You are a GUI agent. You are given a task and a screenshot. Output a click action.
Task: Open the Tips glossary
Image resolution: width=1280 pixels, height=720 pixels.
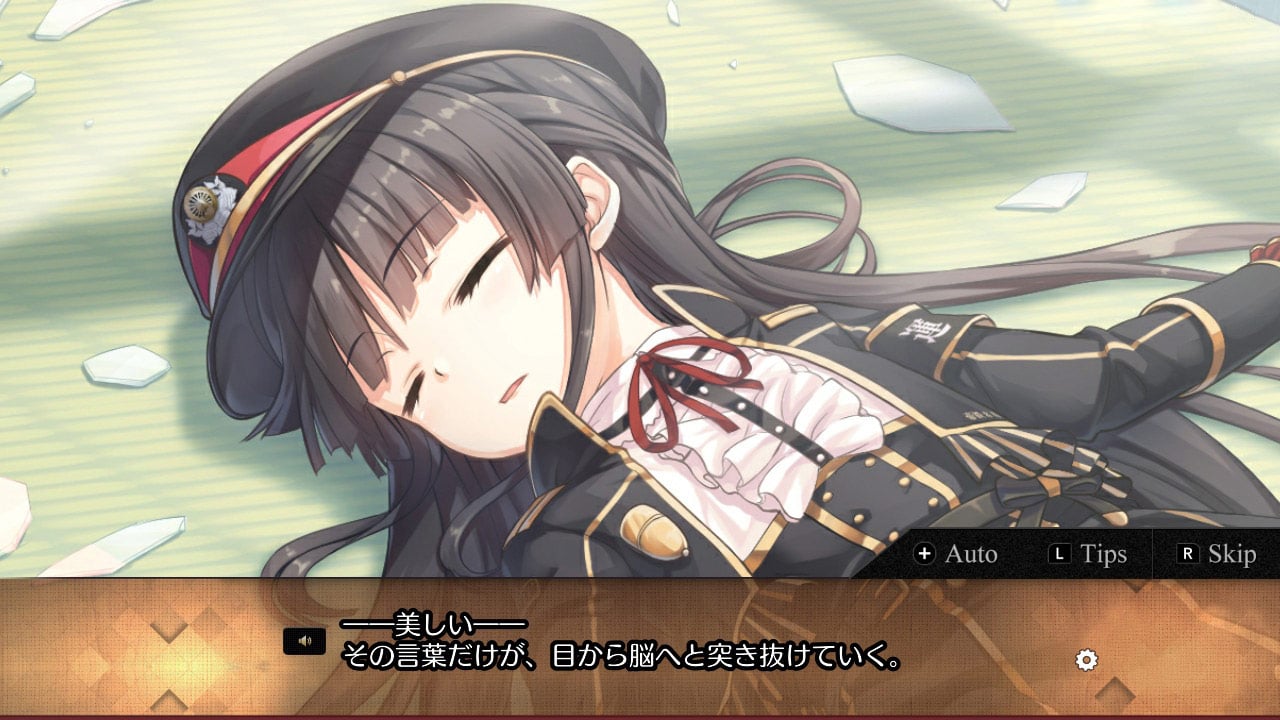tap(1088, 554)
